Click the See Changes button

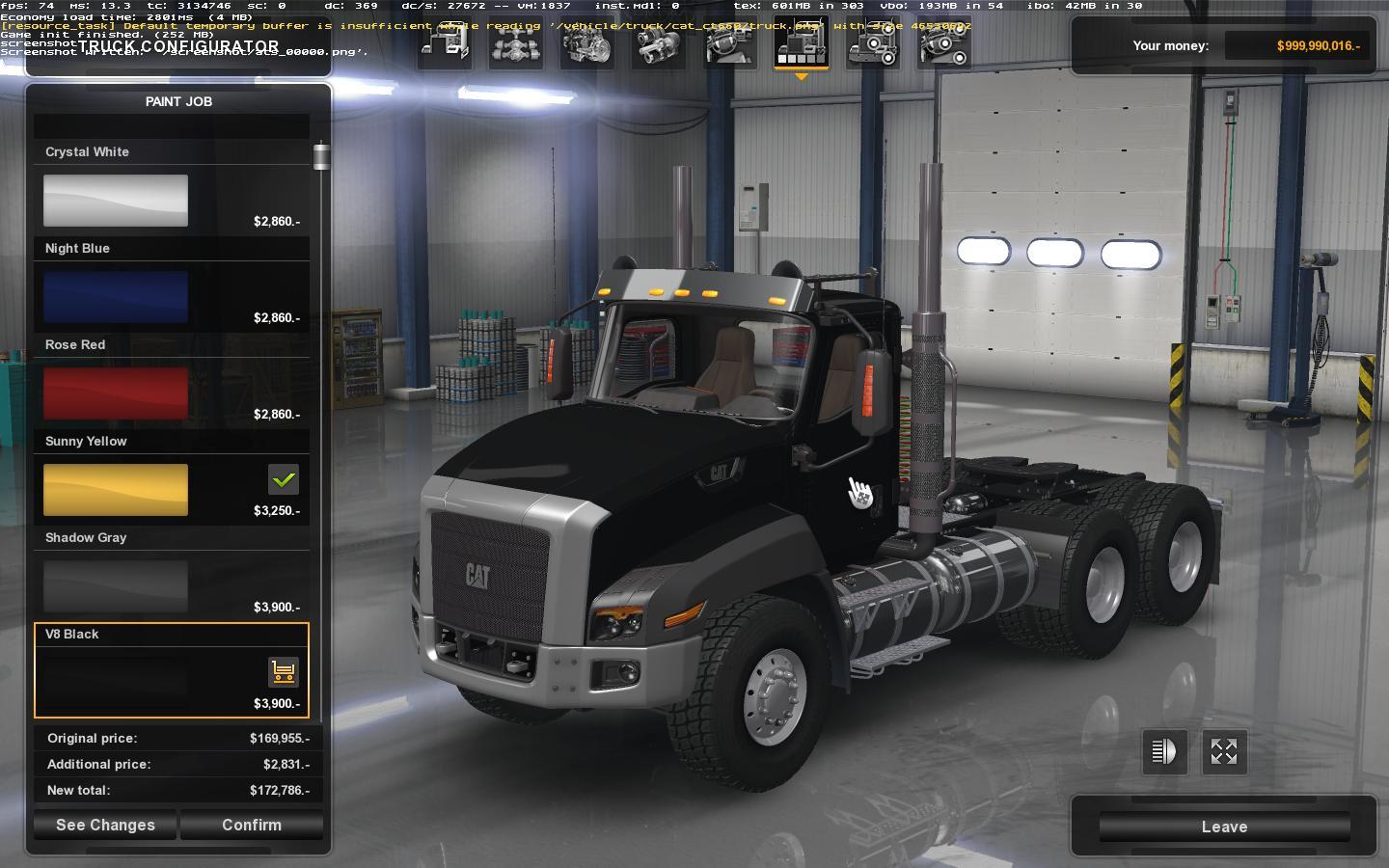click(105, 825)
